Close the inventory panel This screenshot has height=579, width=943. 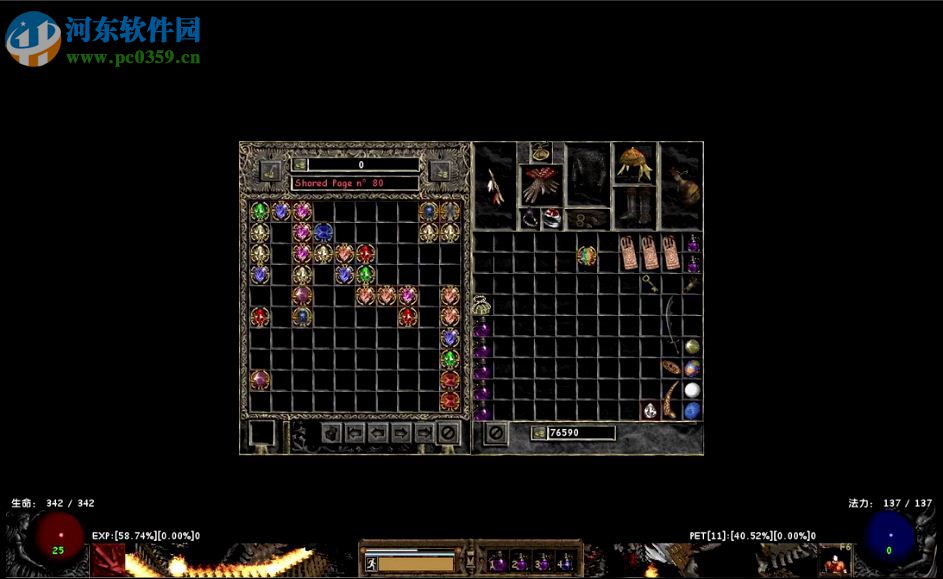pos(495,433)
